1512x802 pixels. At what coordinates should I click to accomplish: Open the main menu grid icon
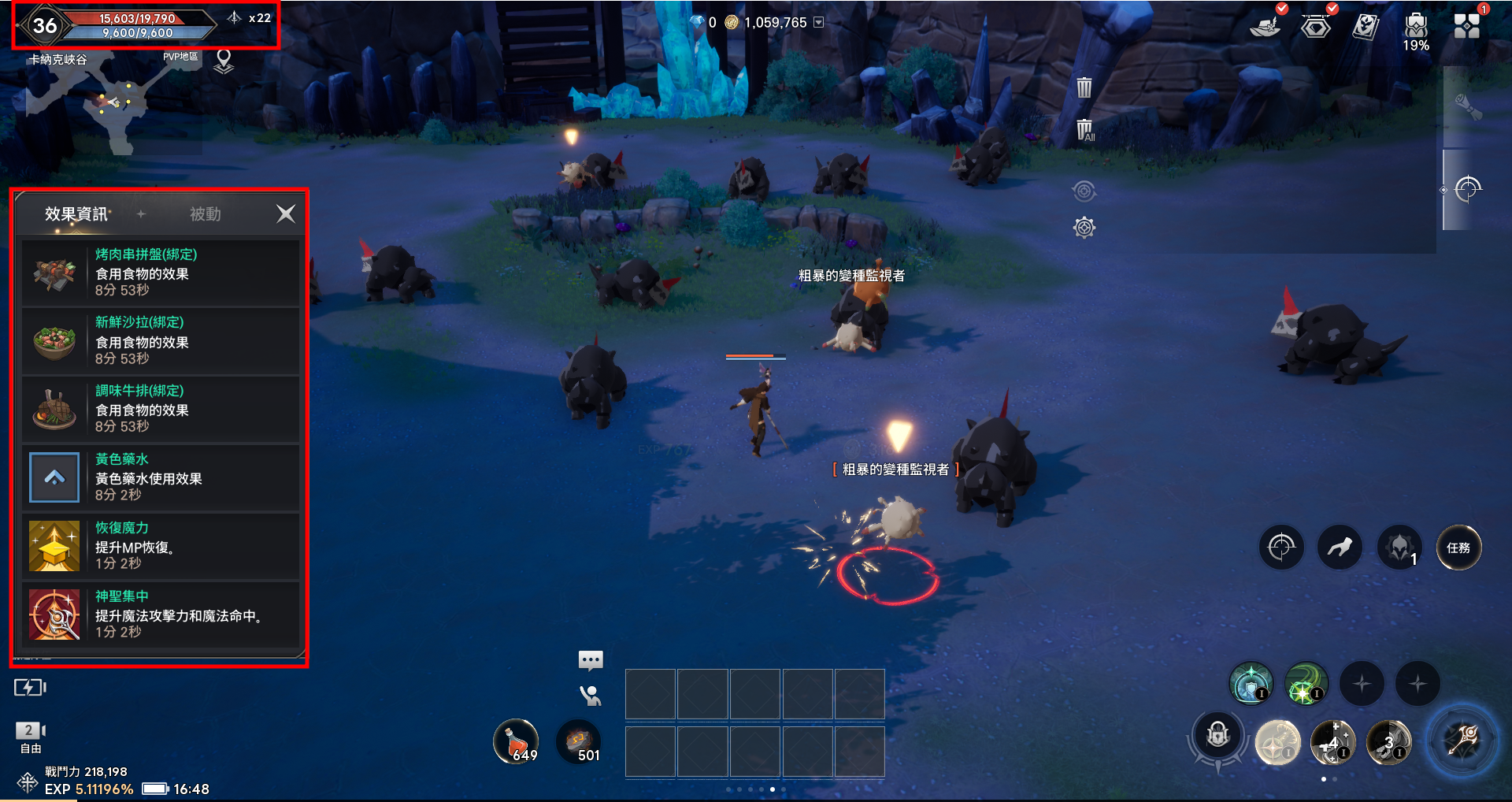1466,25
